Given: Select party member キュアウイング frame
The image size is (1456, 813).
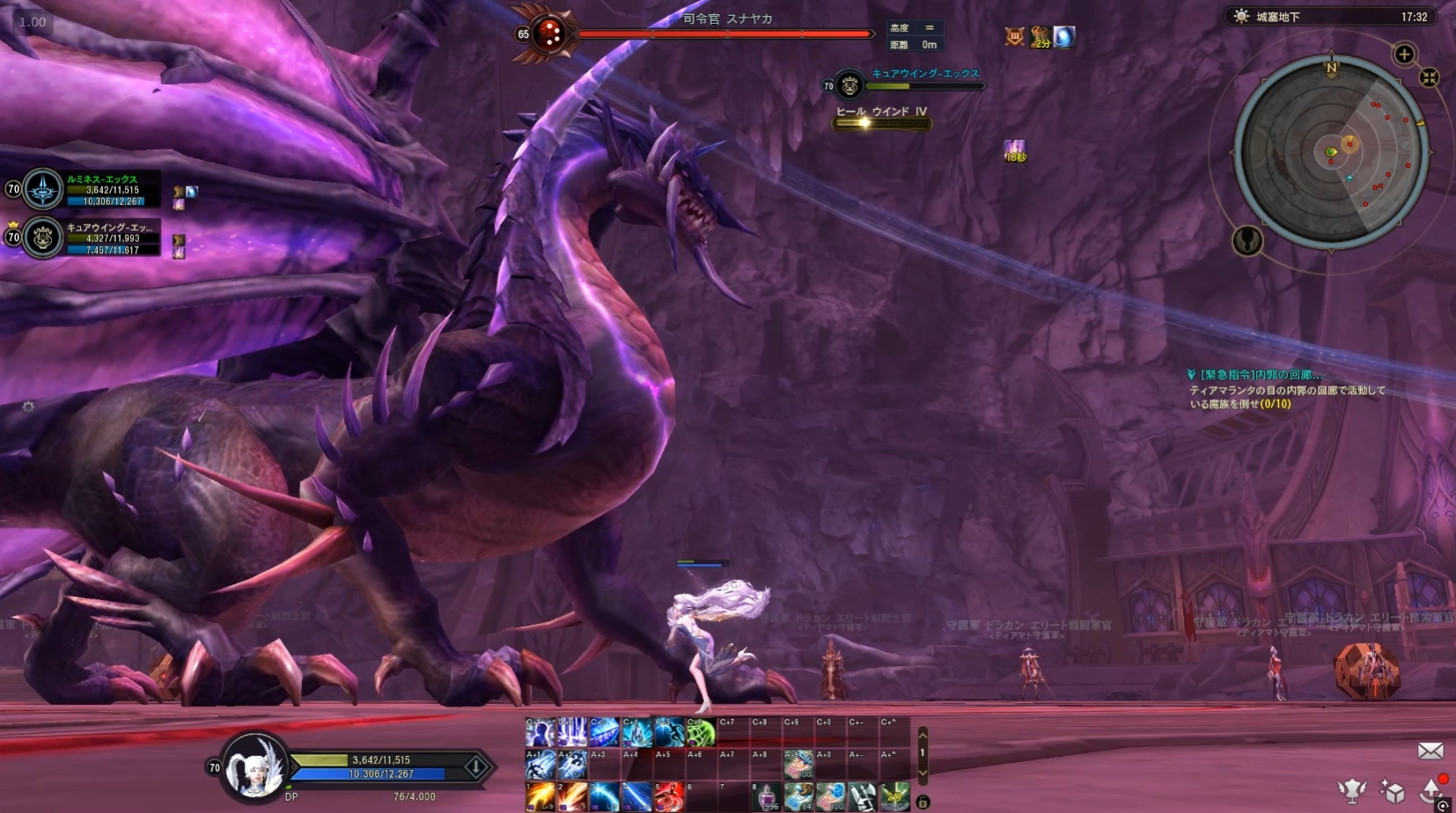Looking at the screenshot, I should point(88,238).
